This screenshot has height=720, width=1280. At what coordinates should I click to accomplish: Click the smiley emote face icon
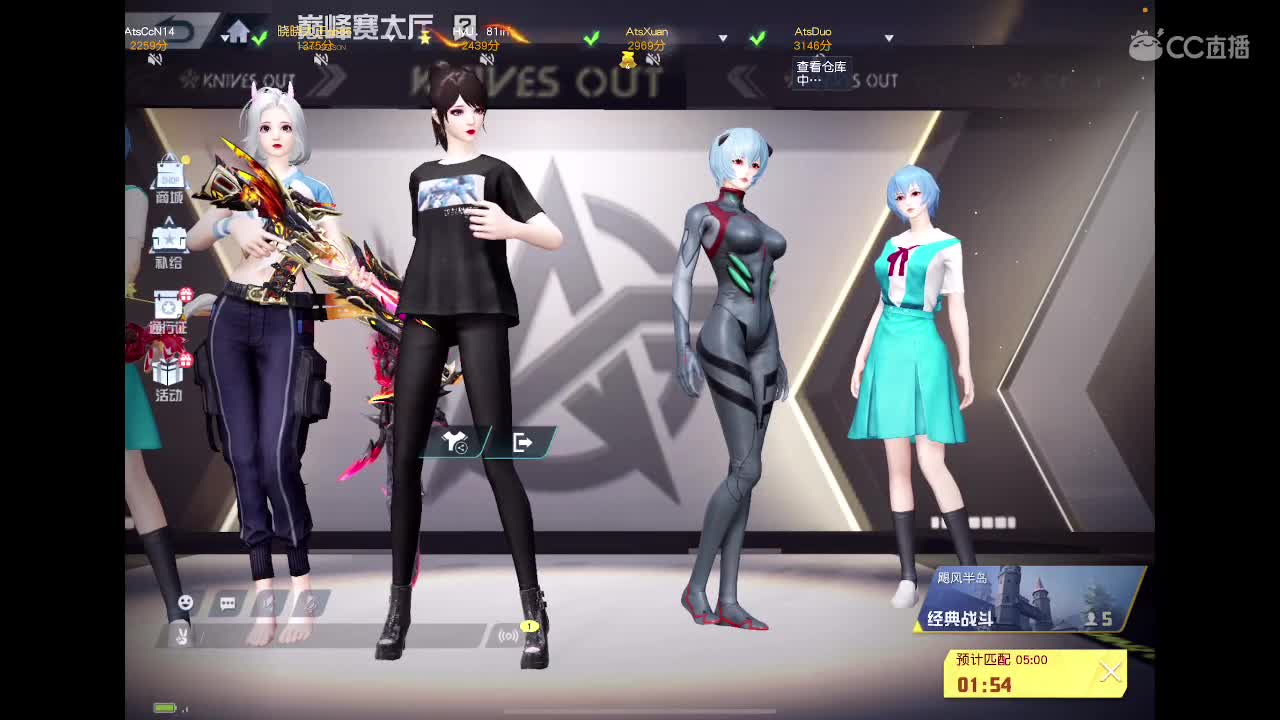pyautogui.click(x=185, y=601)
